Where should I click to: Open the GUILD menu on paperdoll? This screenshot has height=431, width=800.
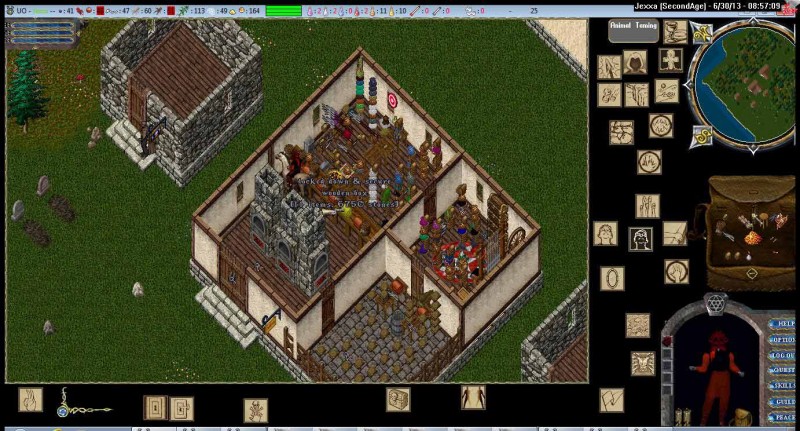[x=783, y=401]
